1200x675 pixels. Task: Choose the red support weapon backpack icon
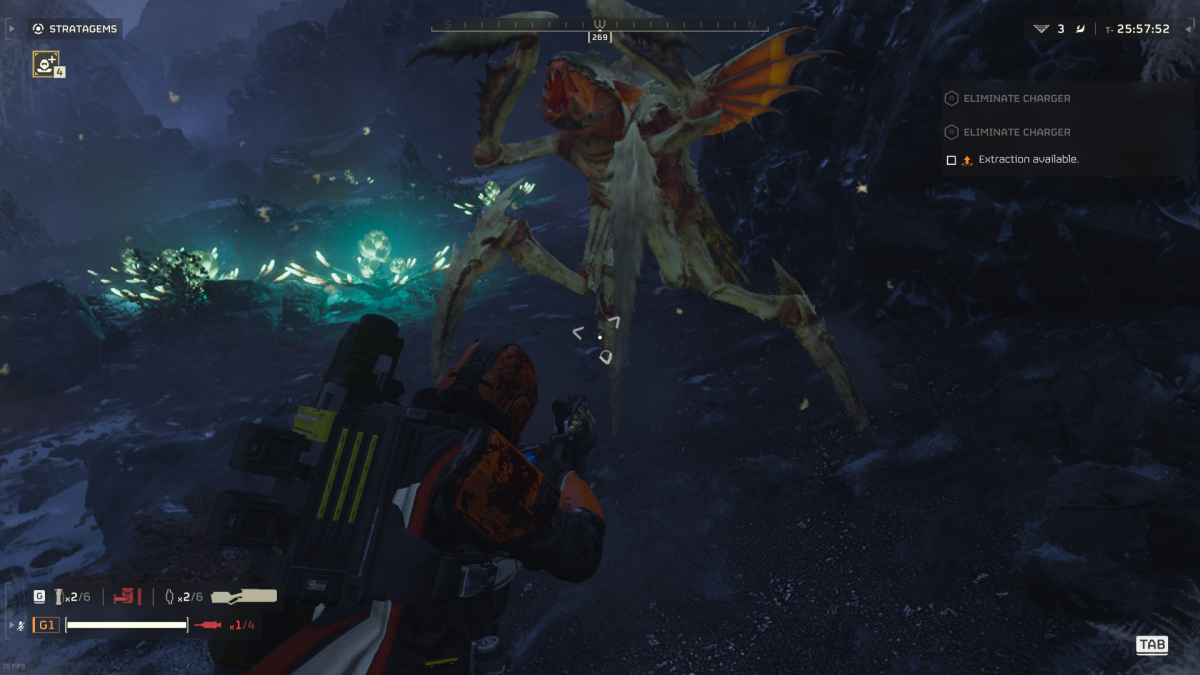127,597
